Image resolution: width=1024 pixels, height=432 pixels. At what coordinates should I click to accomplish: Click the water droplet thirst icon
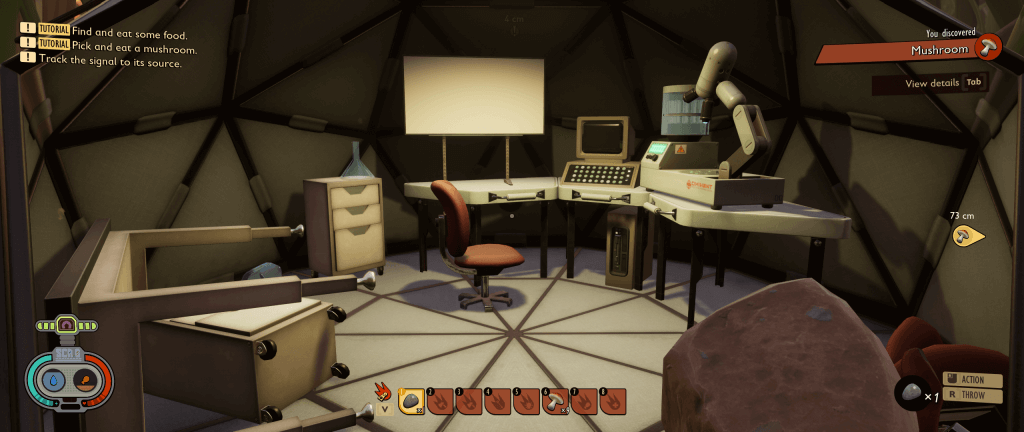point(53,381)
